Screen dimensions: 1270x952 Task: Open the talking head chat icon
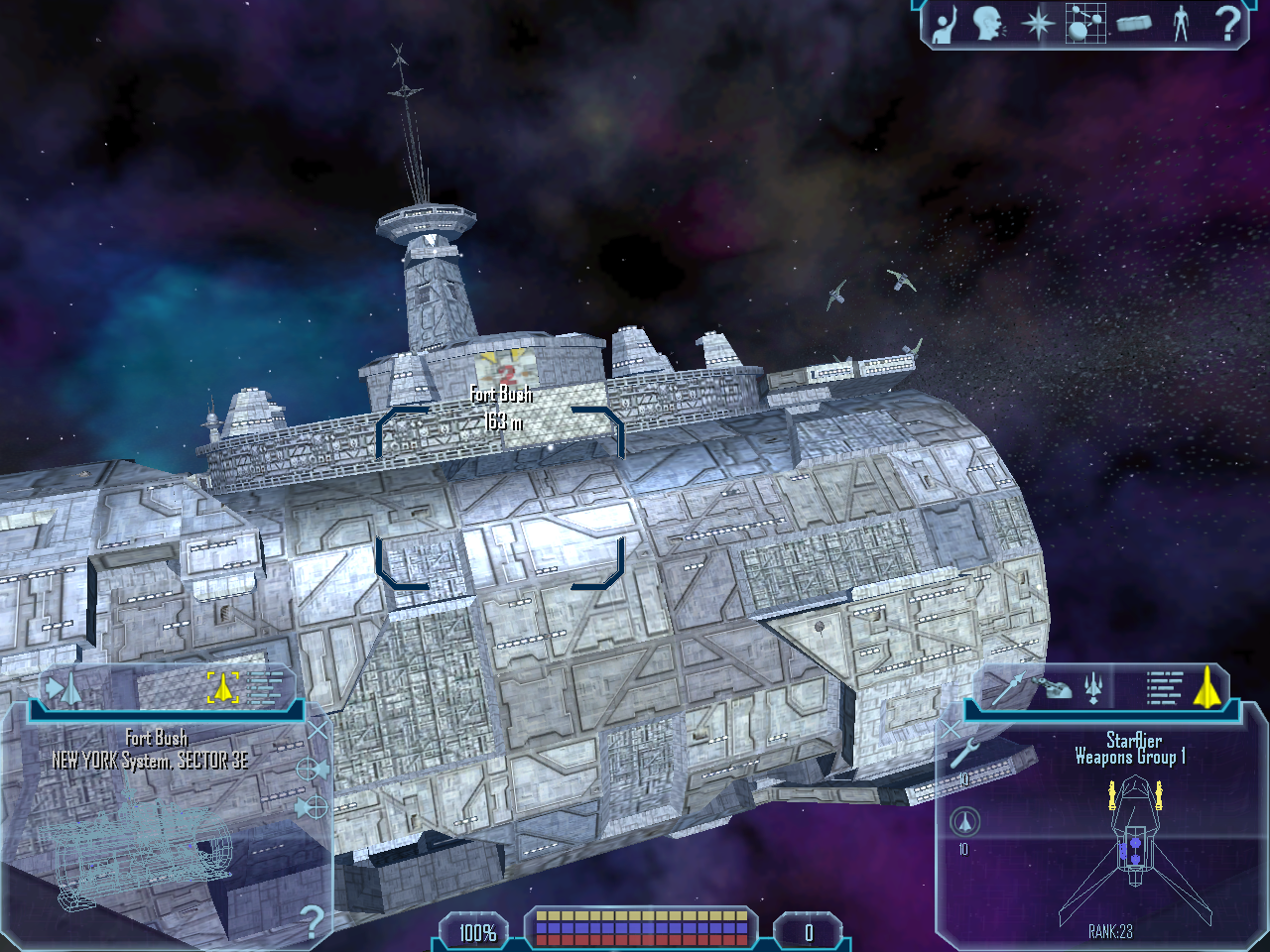pyautogui.click(x=988, y=23)
